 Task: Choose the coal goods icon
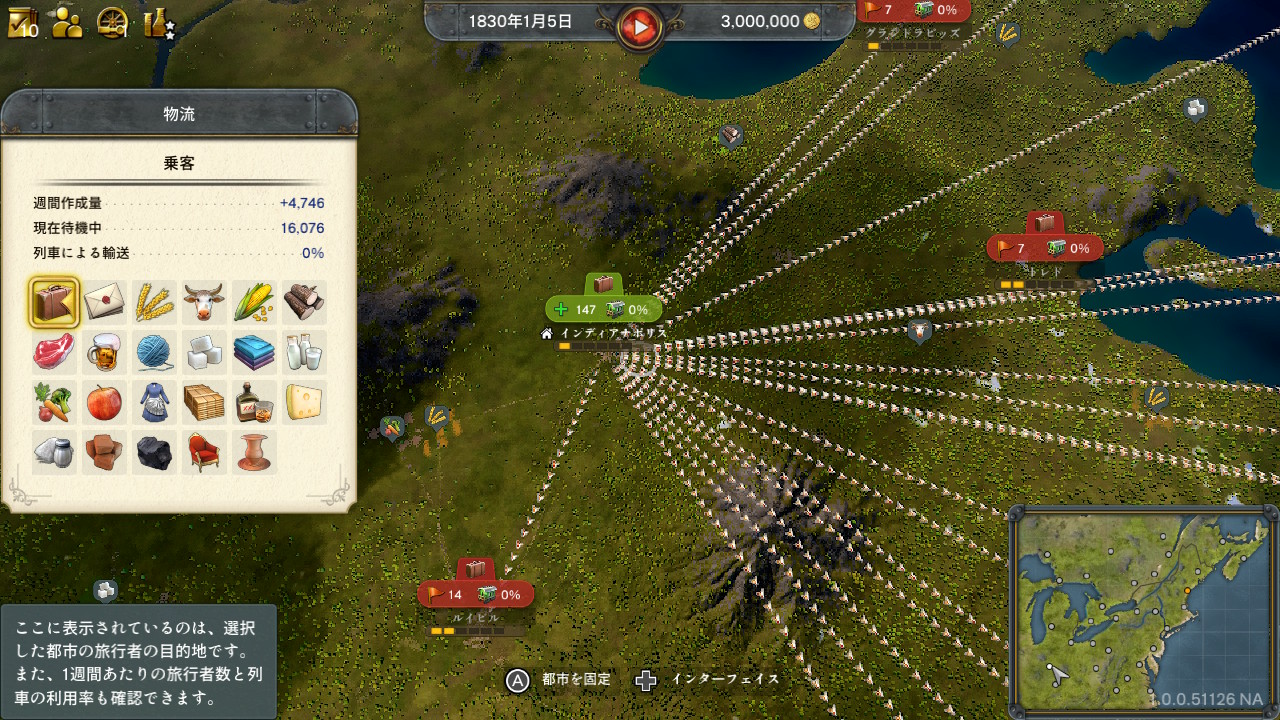click(154, 452)
